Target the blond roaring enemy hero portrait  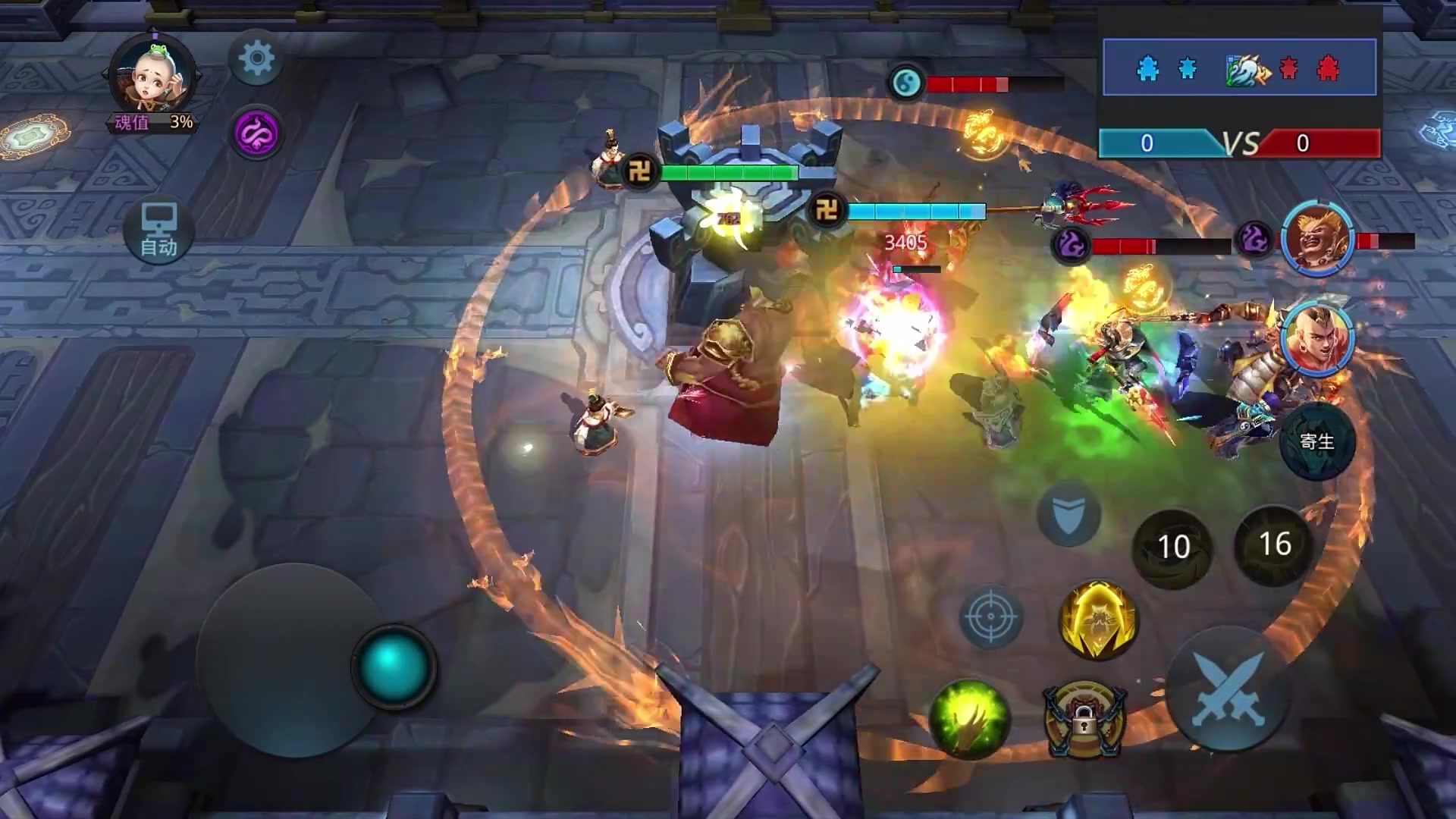[x=1316, y=239]
